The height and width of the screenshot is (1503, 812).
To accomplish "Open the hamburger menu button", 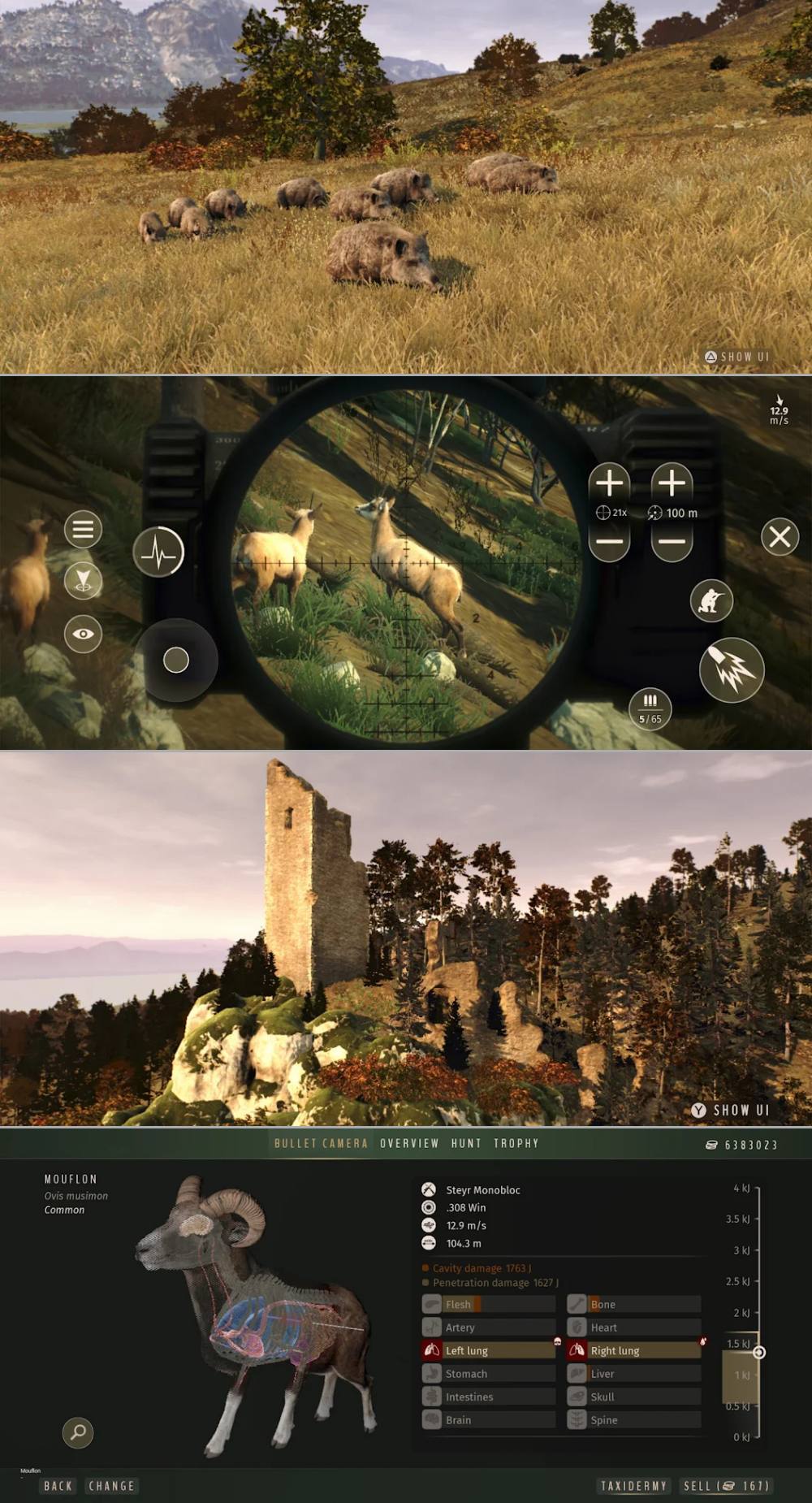I will [83, 530].
